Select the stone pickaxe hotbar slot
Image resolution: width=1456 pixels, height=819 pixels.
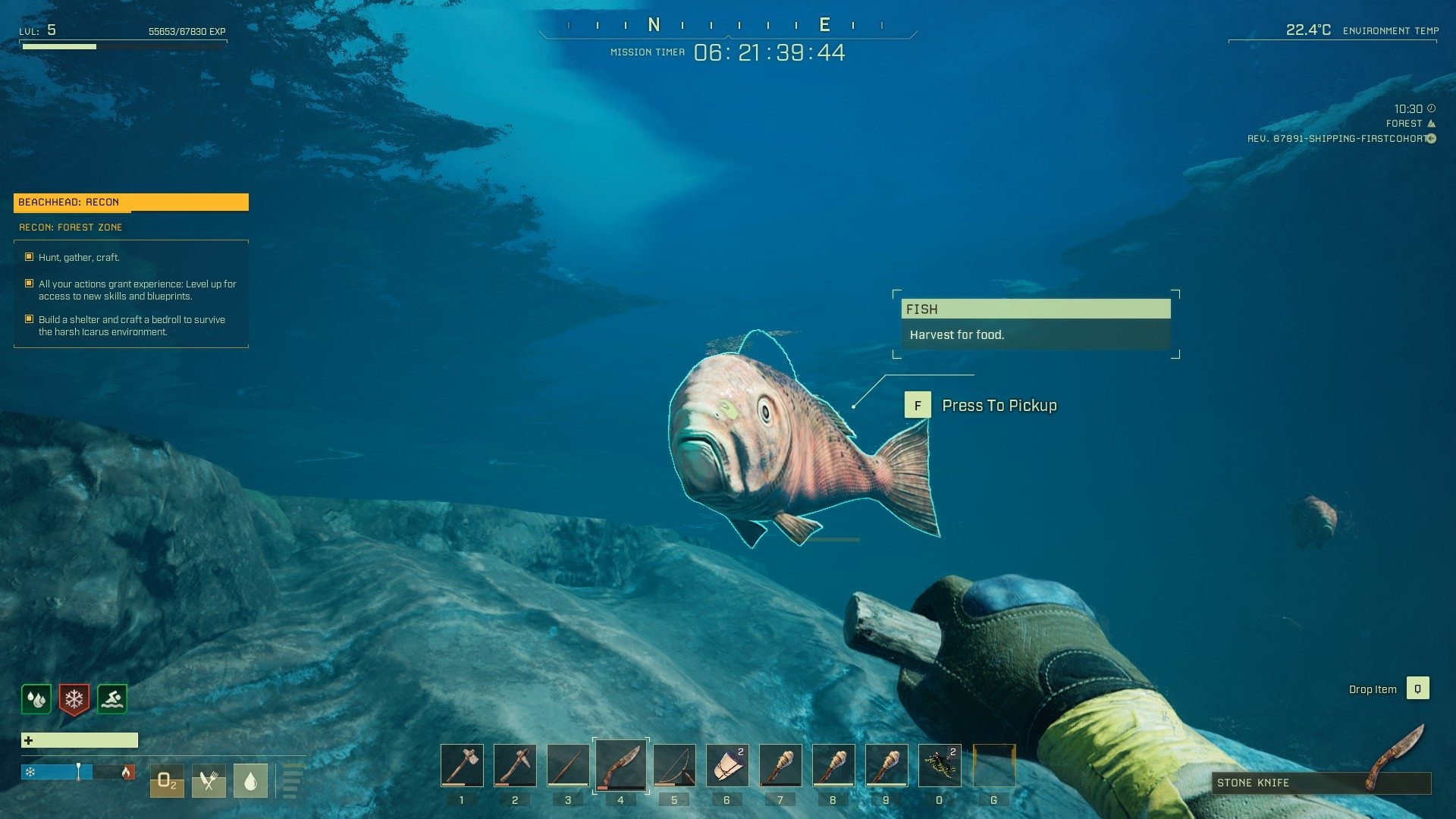point(515,765)
